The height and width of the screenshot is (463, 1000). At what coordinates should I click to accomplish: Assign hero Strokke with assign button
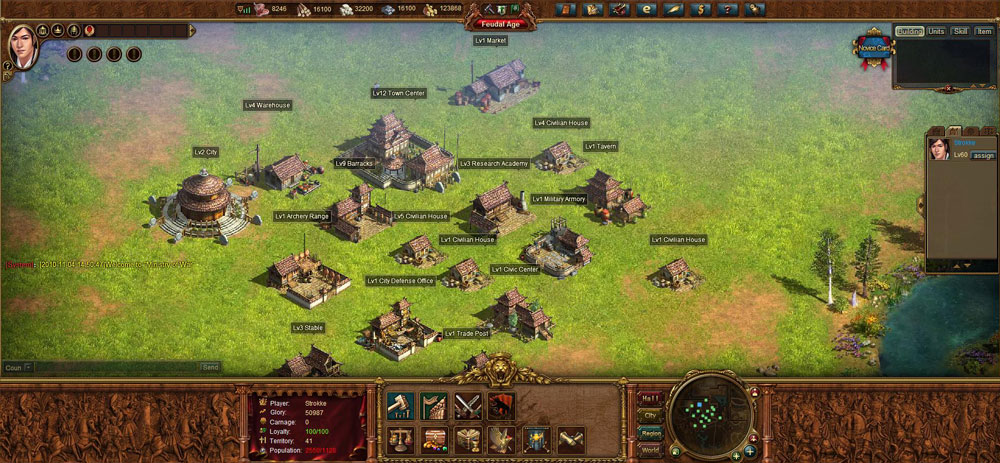coord(984,155)
